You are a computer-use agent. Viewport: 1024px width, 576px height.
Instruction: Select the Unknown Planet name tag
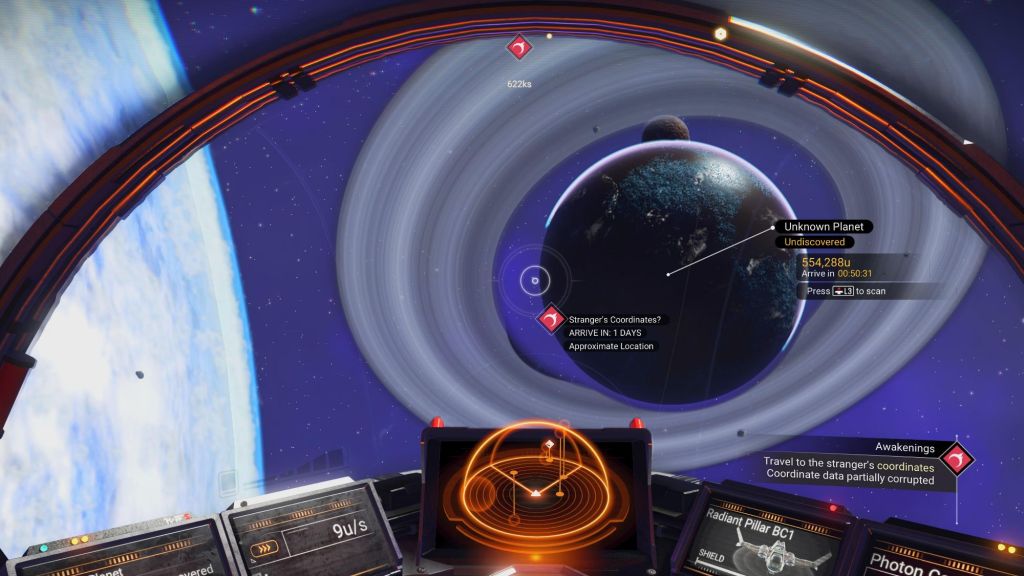(823, 227)
